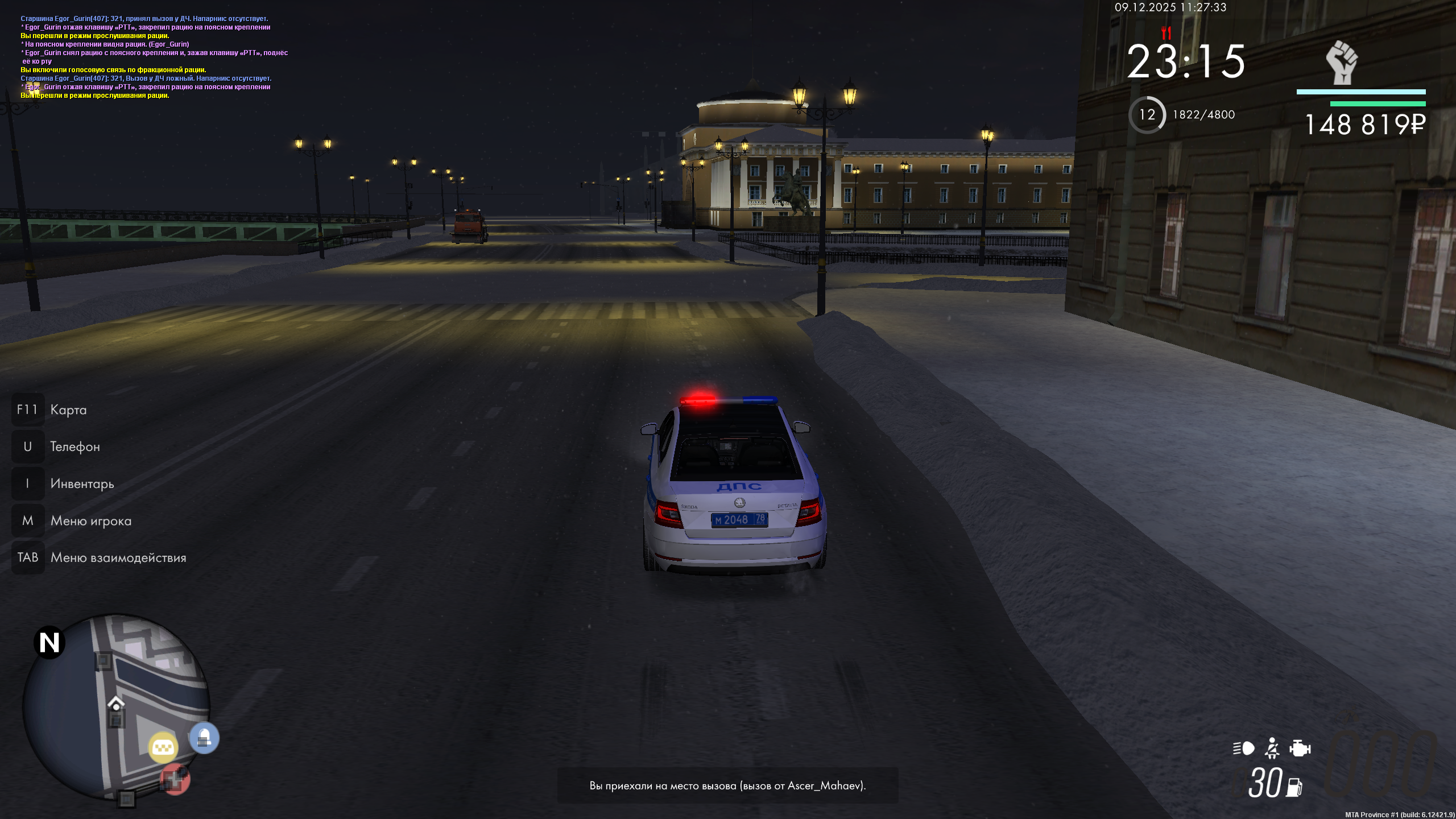The image size is (1456, 819).
Task: Click the seatbelt indicator icon
Action: pyautogui.click(x=1272, y=748)
